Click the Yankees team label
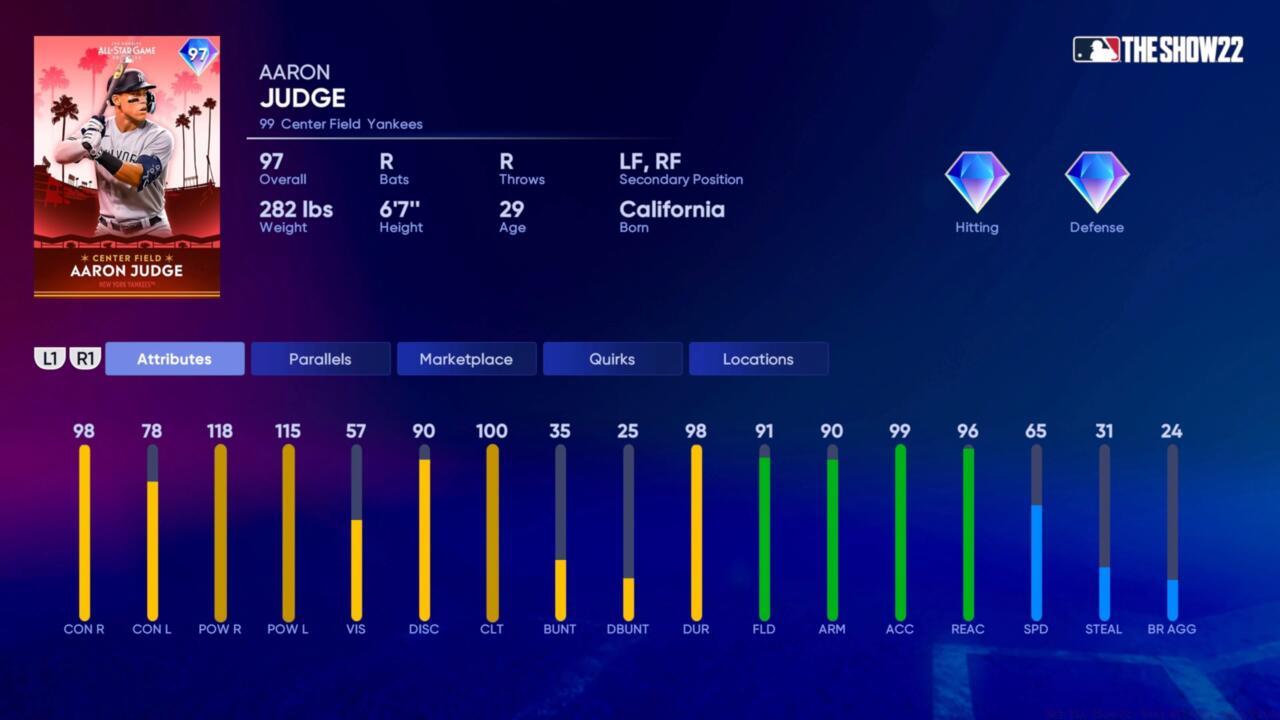 coord(394,124)
